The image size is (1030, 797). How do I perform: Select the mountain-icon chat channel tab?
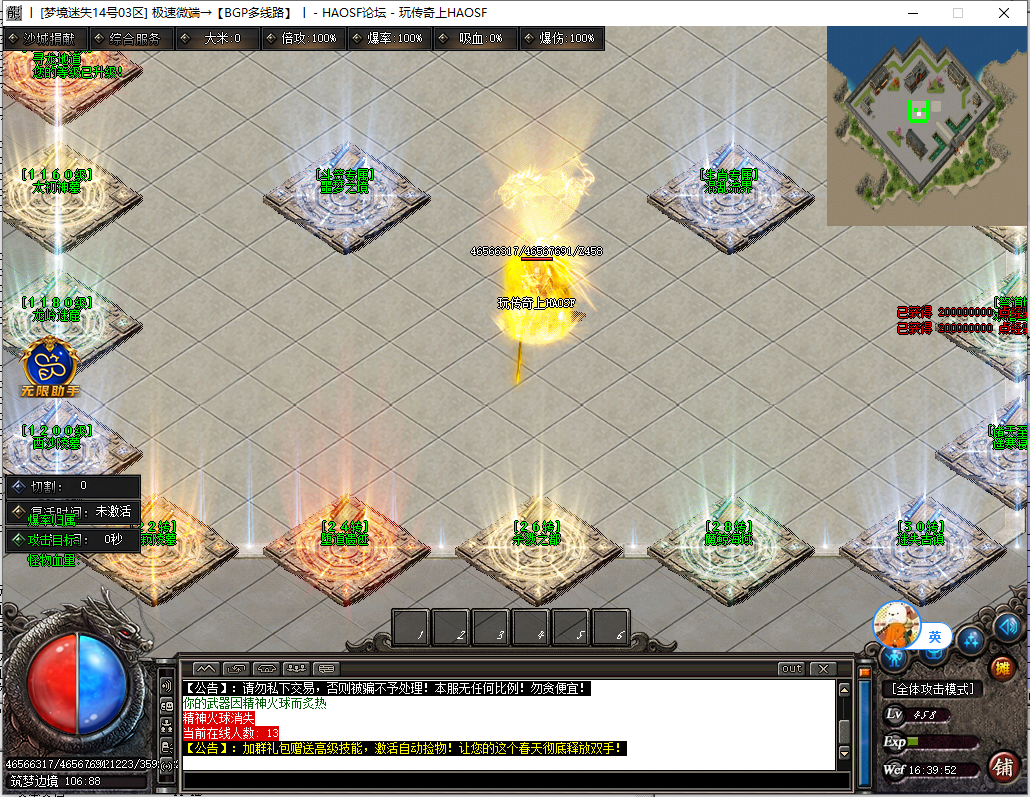[205, 668]
